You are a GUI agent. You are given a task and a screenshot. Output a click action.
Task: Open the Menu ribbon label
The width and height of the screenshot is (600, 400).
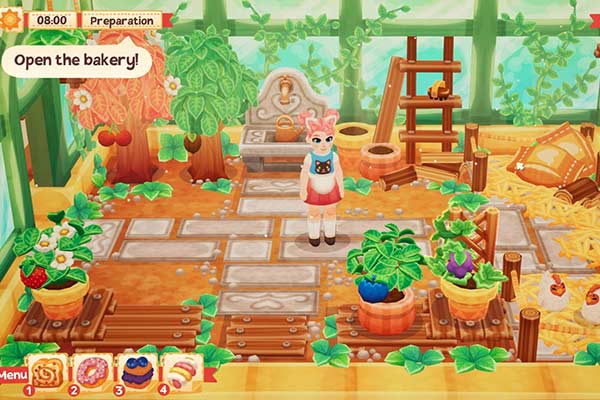pyautogui.click(x=13, y=377)
